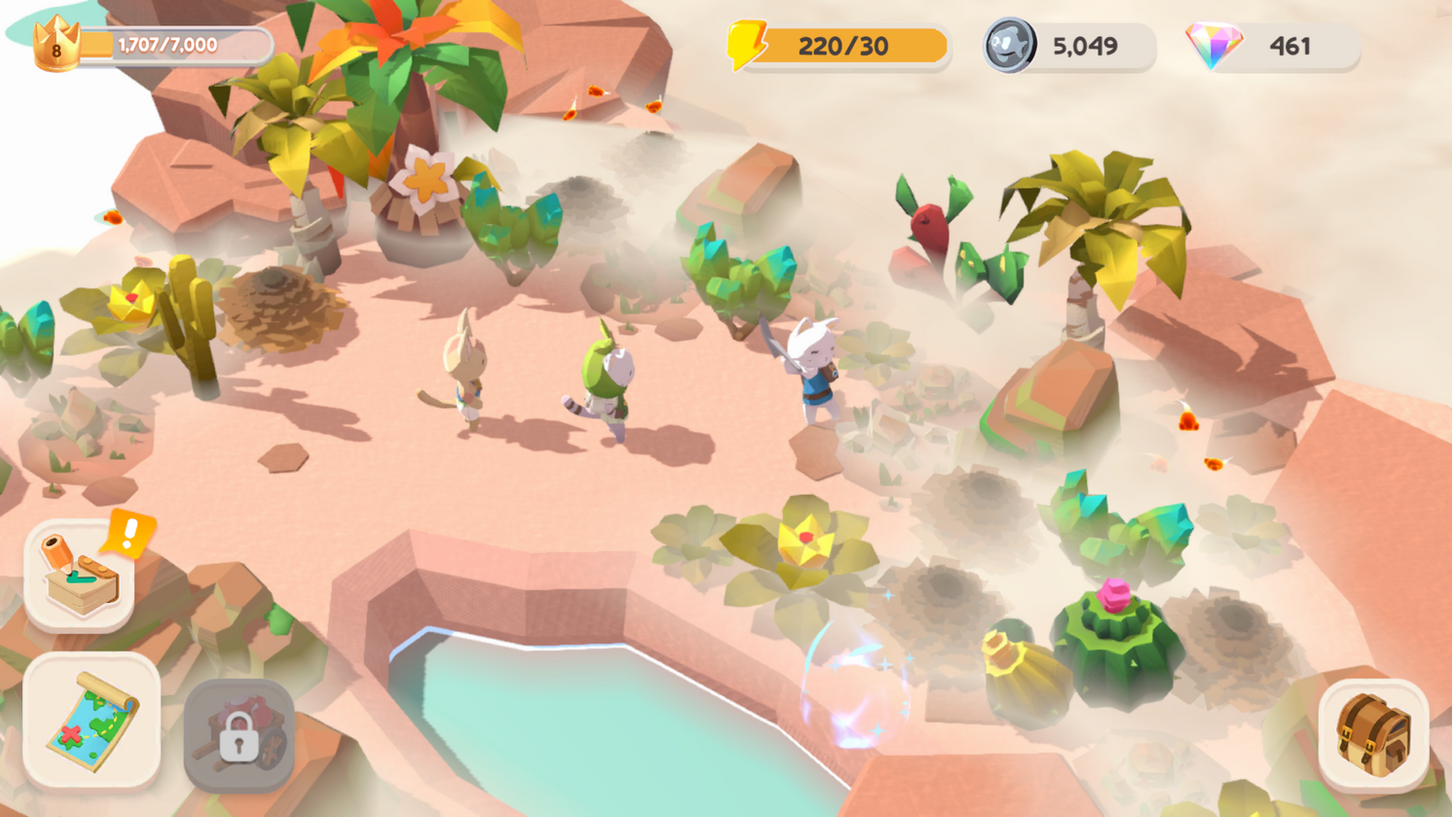Tap the silver coin currency counter
1452x817 pixels.
point(1068,46)
